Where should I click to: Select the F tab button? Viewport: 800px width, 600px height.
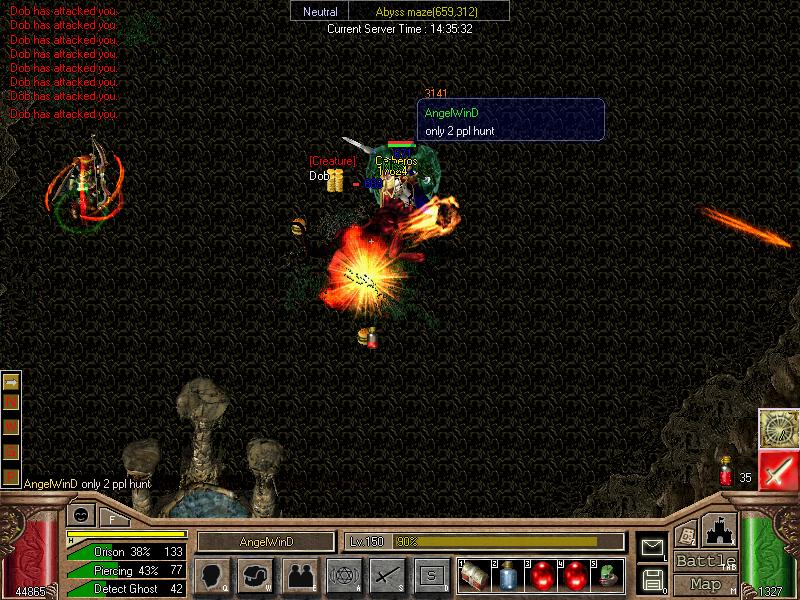(112, 518)
